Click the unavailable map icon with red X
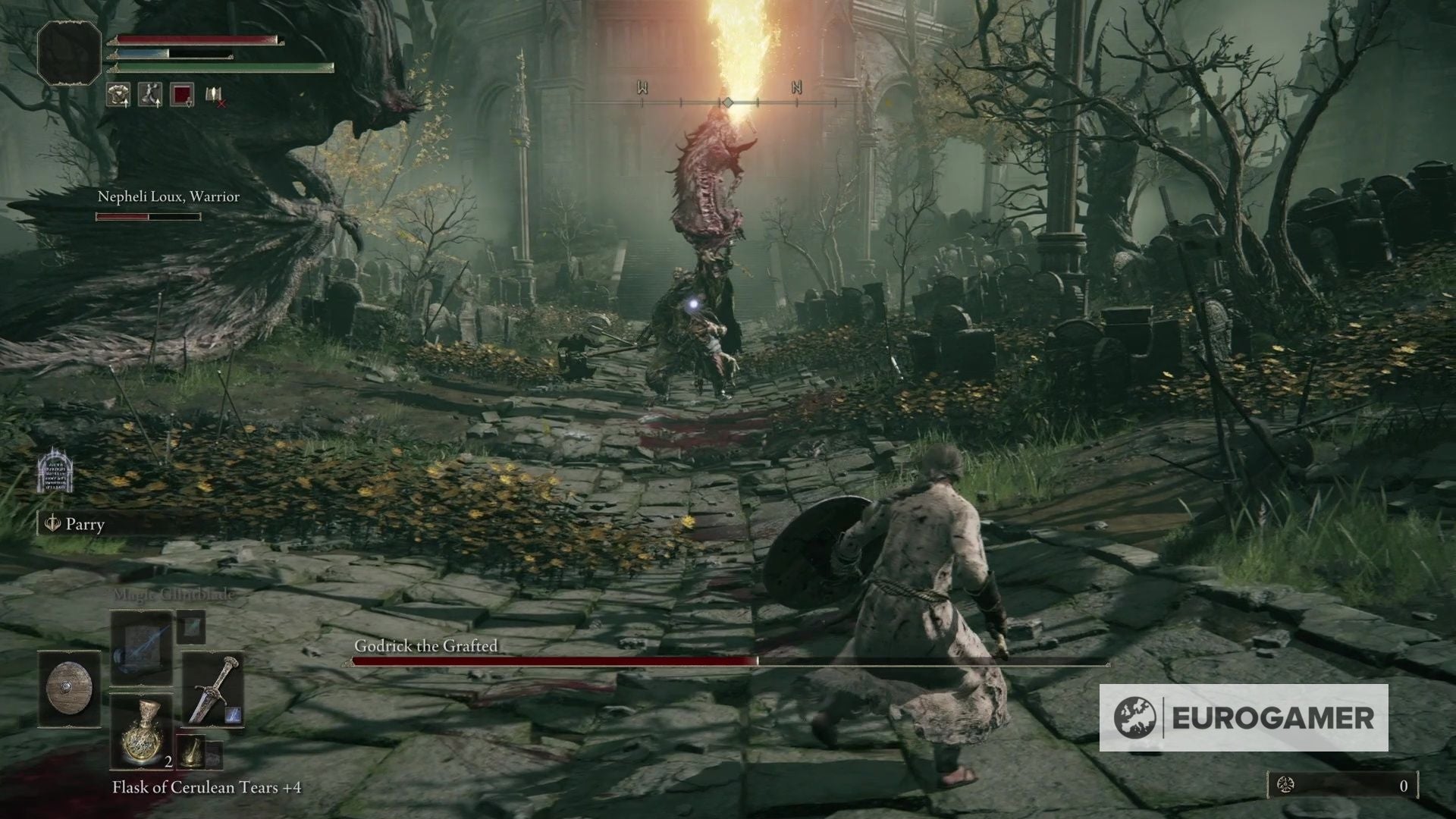 point(214,96)
